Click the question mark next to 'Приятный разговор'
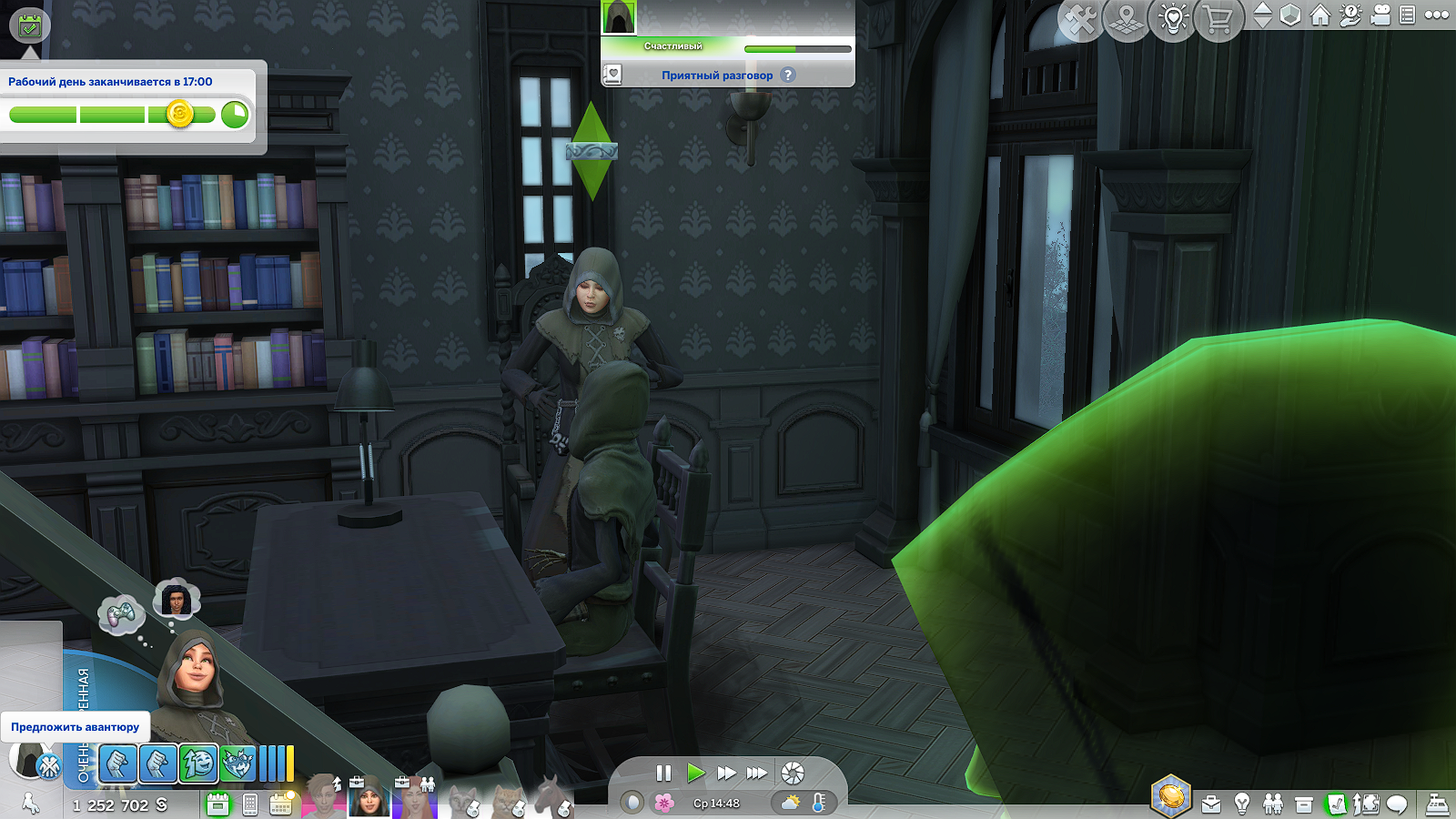1456x819 pixels. click(788, 76)
